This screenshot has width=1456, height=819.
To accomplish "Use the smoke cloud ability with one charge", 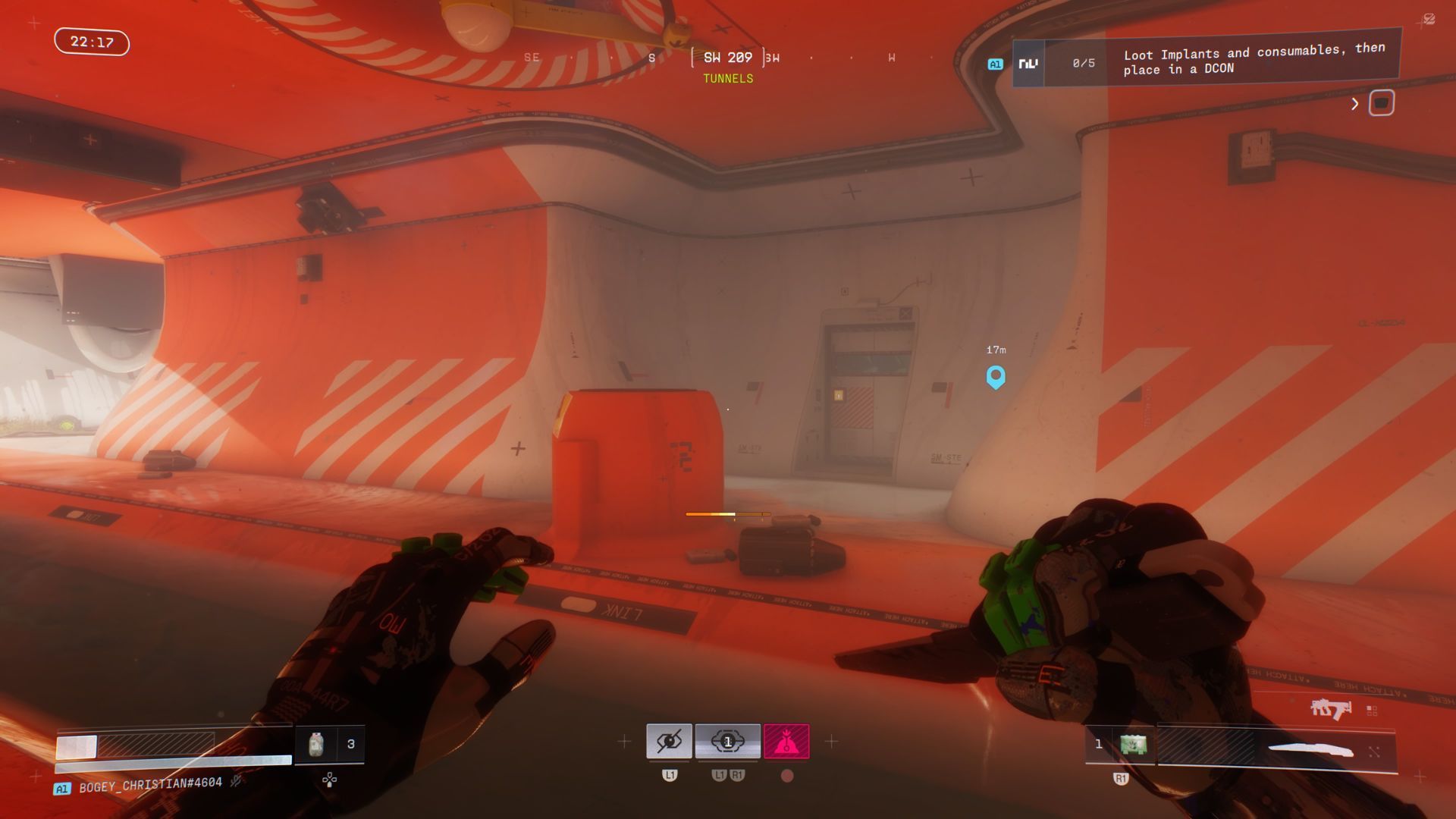I will (727, 741).
